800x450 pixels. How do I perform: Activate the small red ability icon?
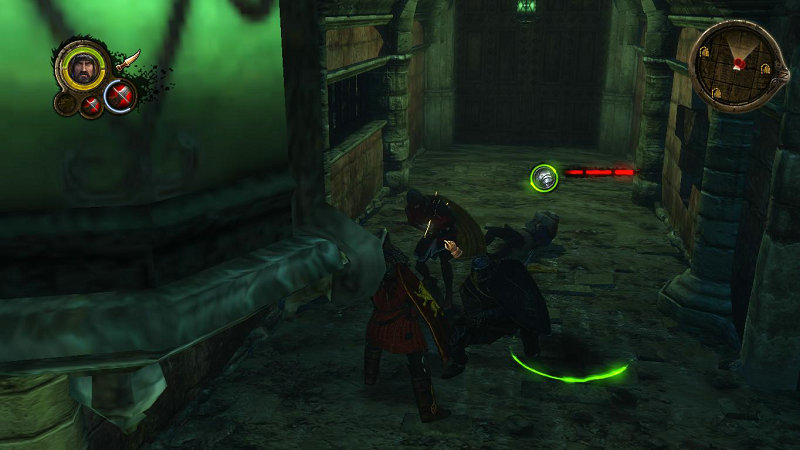click(x=91, y=105)
